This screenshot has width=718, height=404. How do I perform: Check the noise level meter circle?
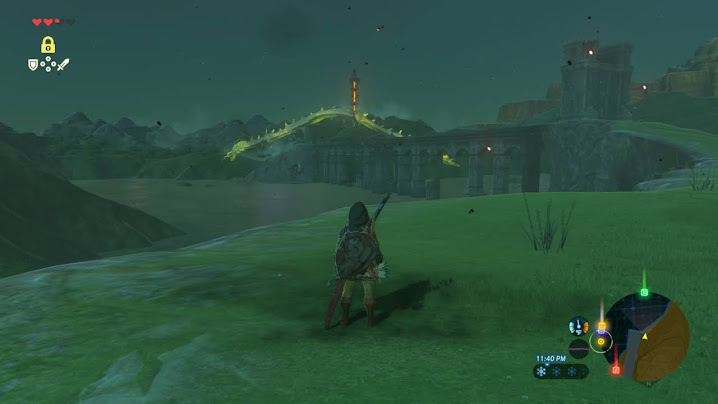[578, 348]
